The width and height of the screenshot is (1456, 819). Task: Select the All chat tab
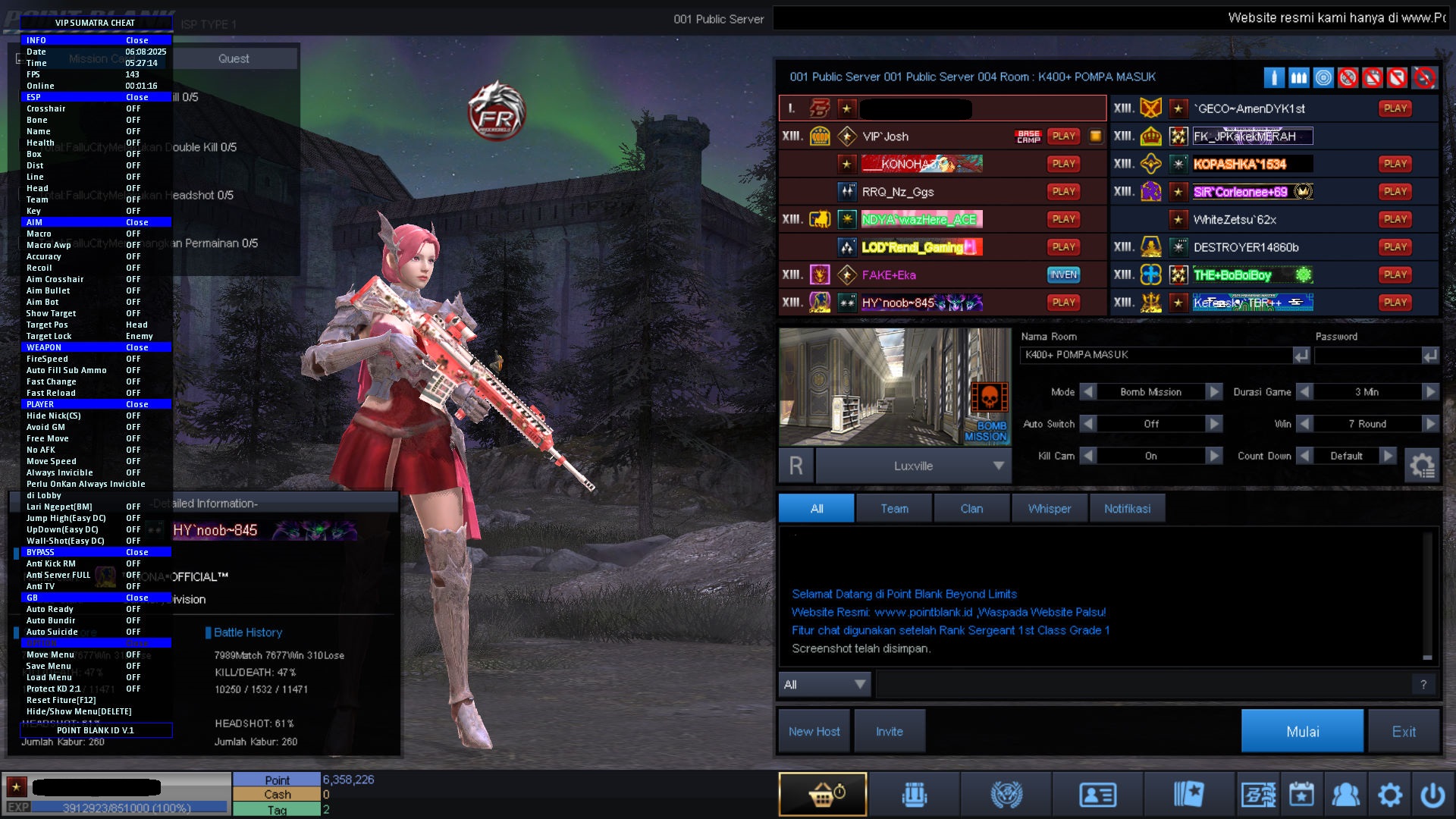click(816, 508)
